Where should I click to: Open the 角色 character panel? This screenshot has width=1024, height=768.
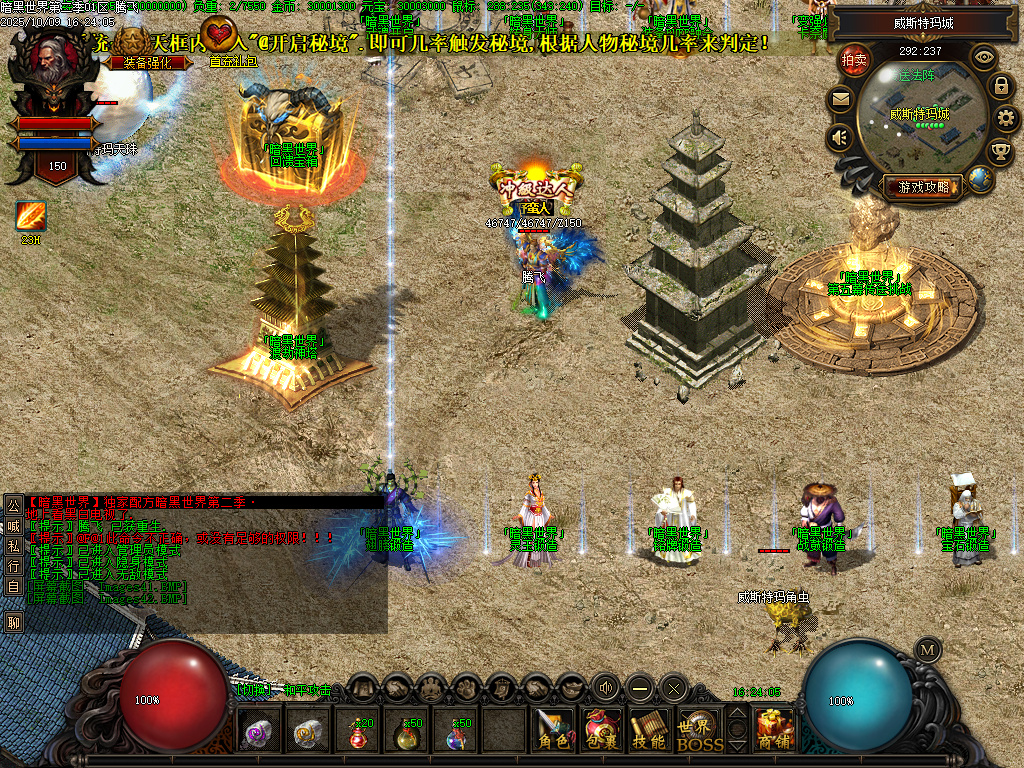click(552, 731)
